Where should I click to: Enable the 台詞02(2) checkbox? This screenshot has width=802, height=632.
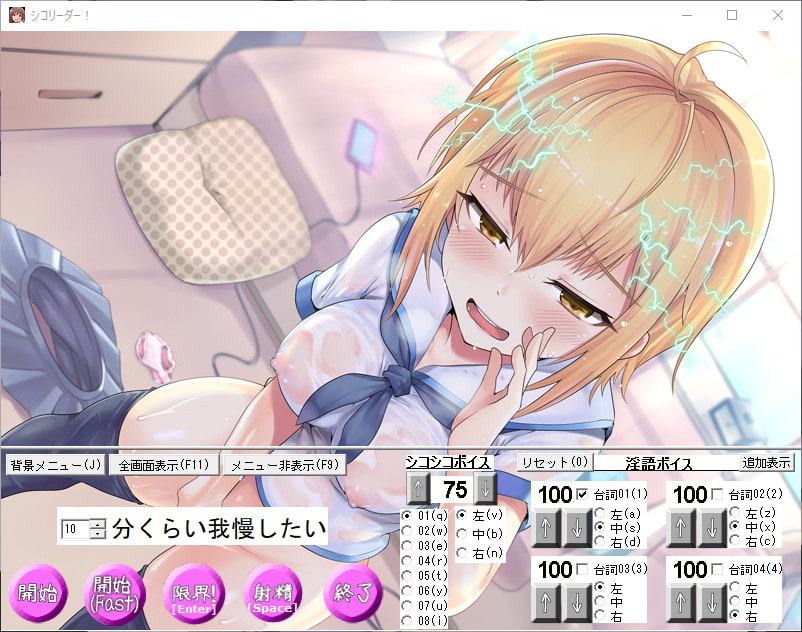[x=716, y=494]
